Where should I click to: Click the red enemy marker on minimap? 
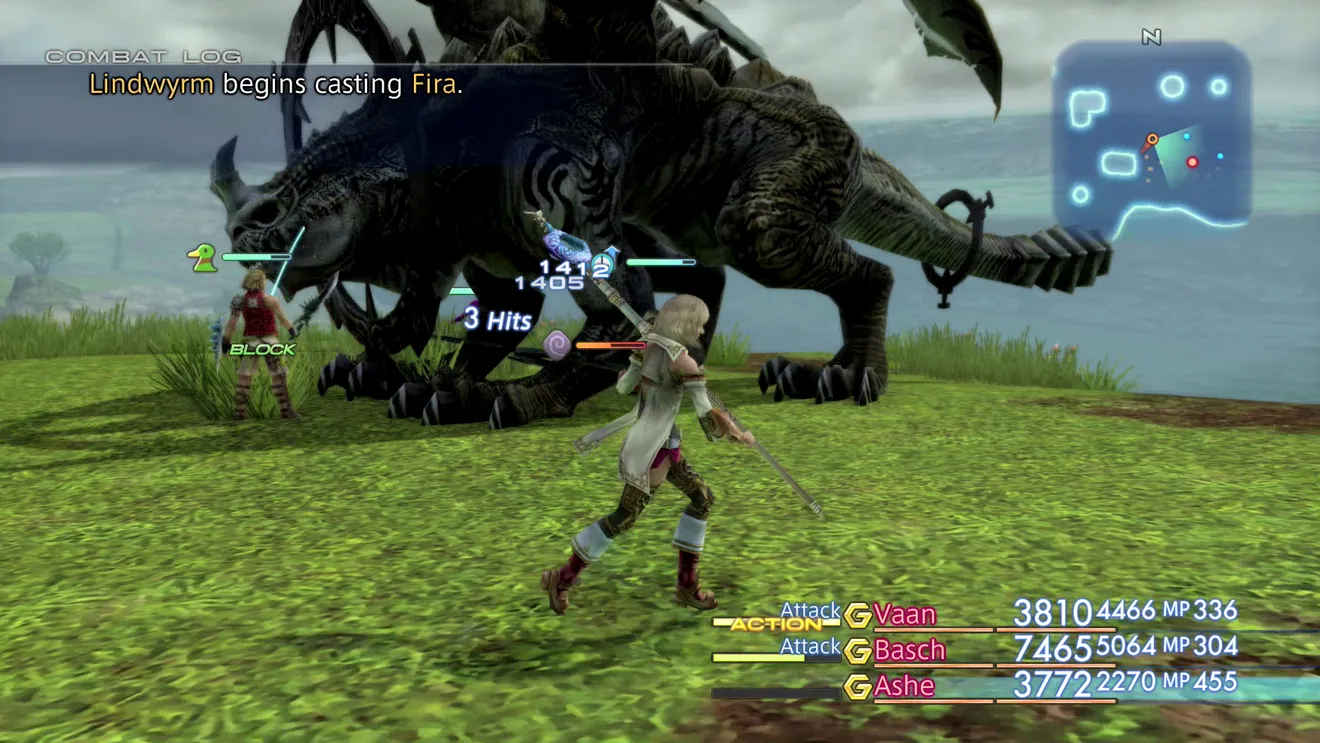(1192, 162)
